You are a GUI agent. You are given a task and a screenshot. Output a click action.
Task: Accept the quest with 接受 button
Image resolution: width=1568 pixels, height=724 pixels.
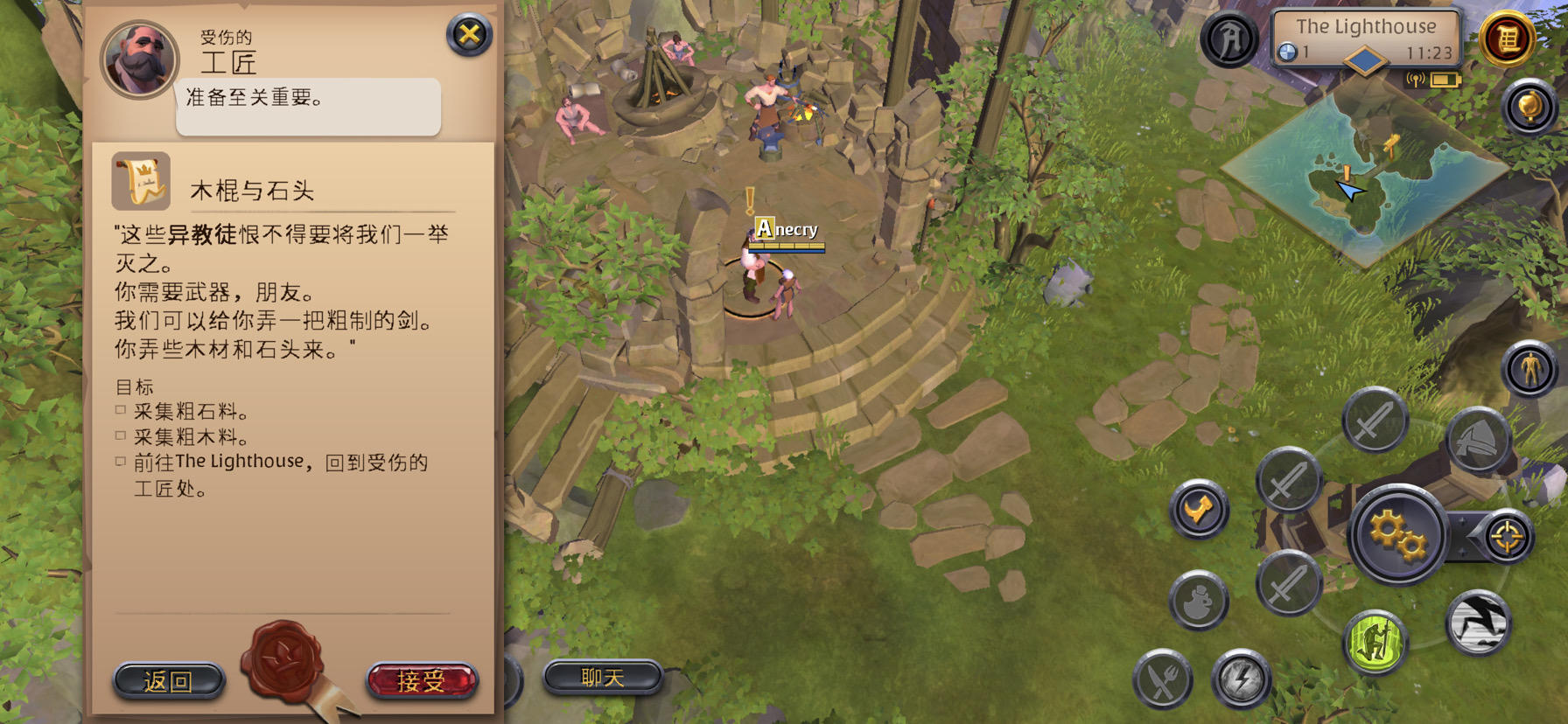coord(422,680)
